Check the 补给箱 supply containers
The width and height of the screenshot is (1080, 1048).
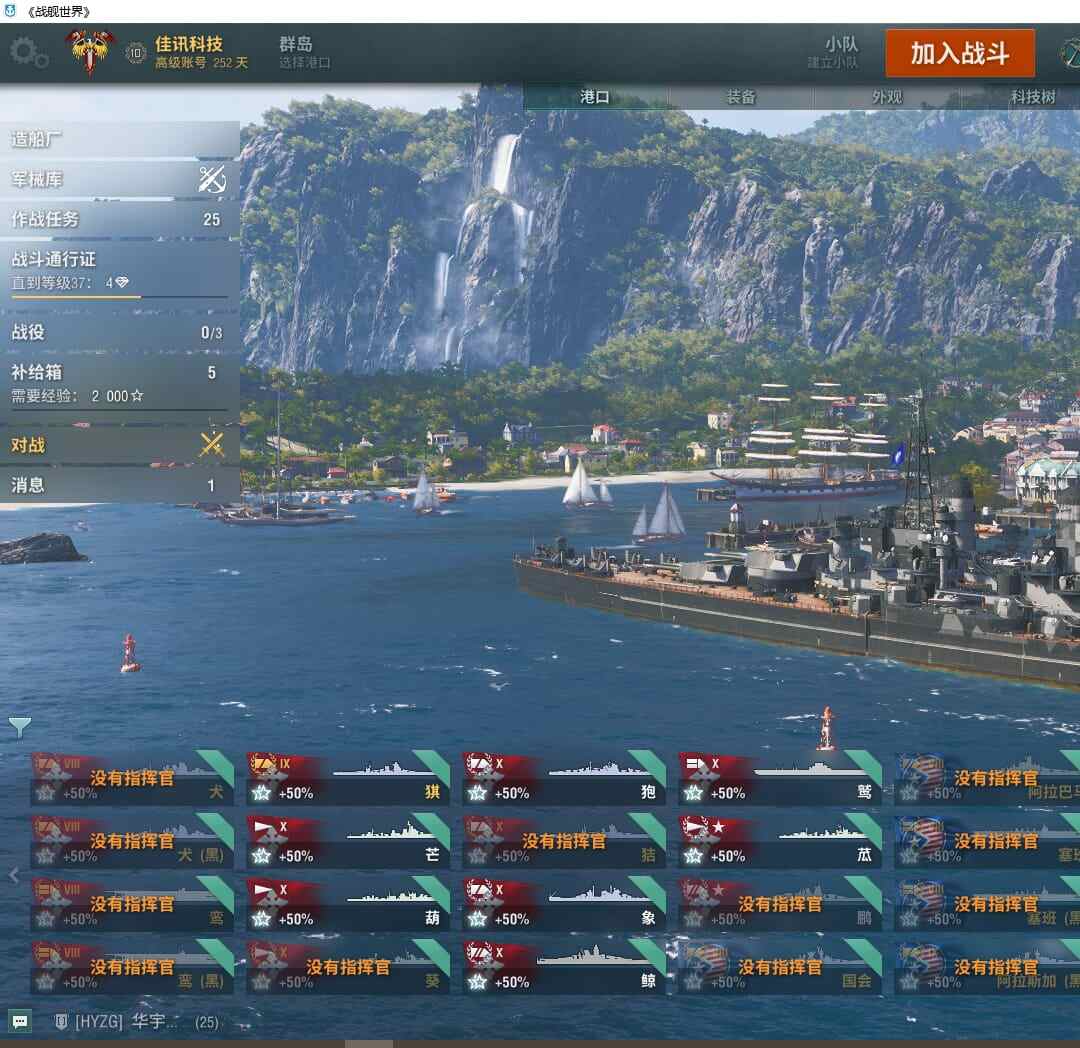(x=120, y=382)
